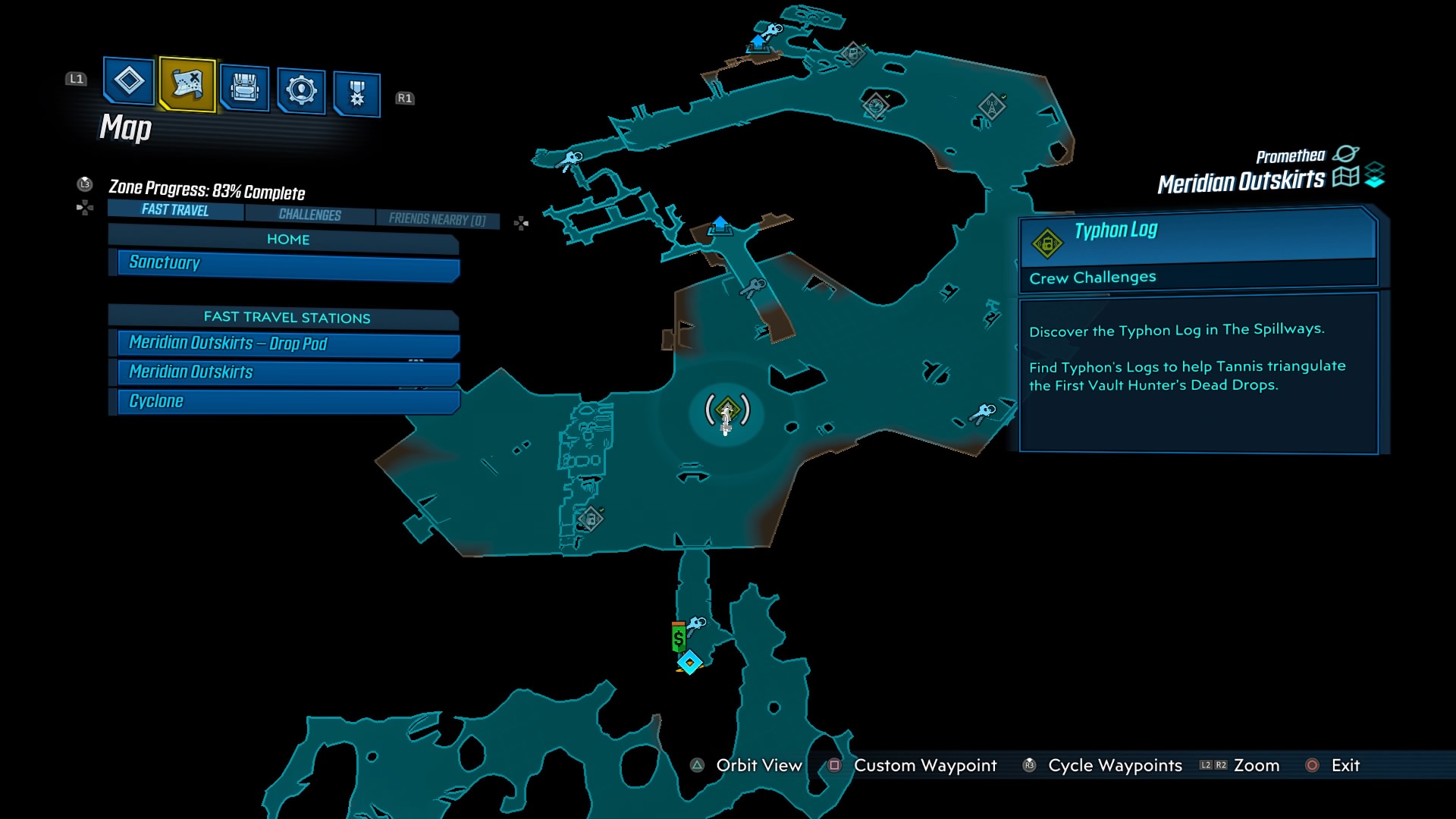1456x819 pixels.
Task: Open the Challenges medal icon
Action: [x=356, y=87]
